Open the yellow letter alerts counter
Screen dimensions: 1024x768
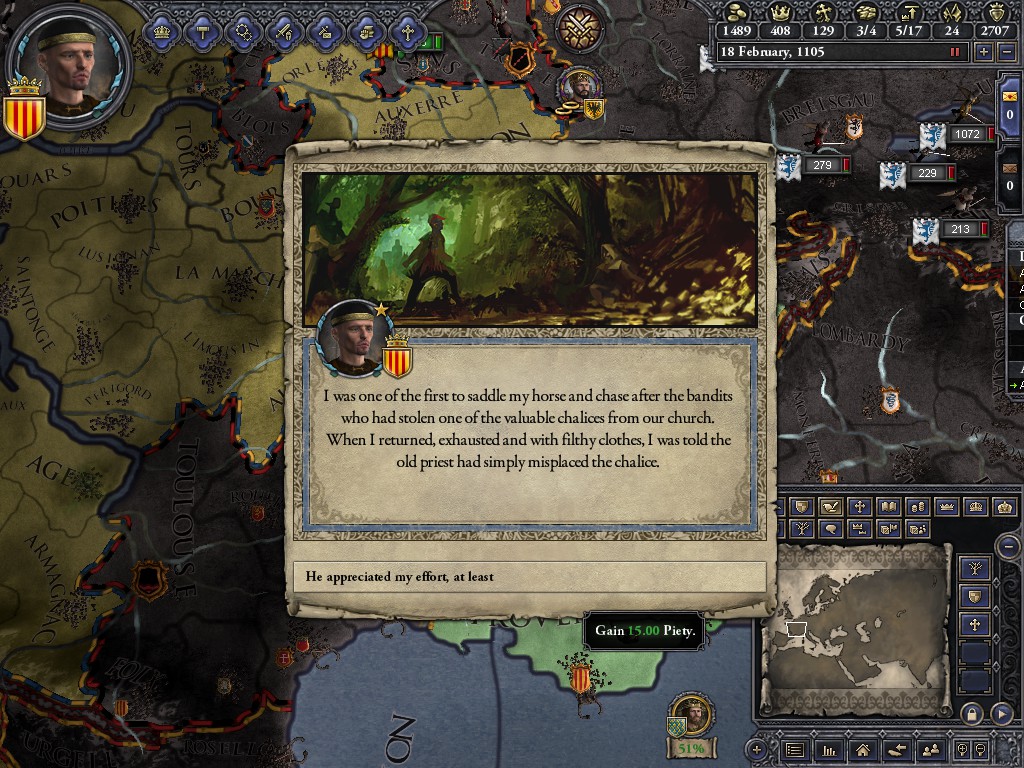click(x=1009, y=103)
